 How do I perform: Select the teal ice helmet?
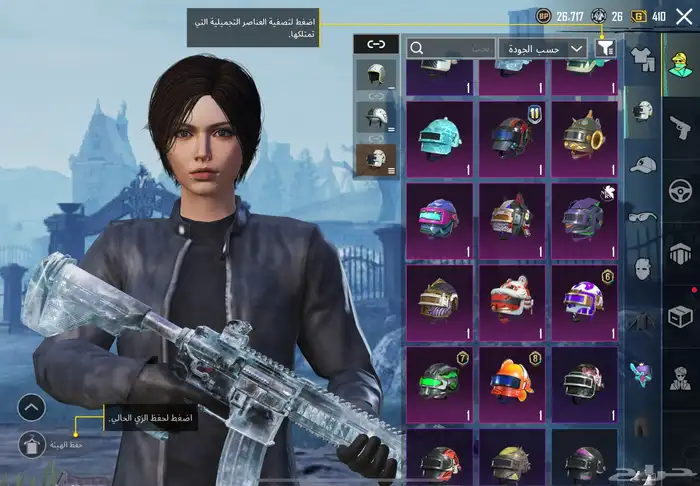(439, 137)
